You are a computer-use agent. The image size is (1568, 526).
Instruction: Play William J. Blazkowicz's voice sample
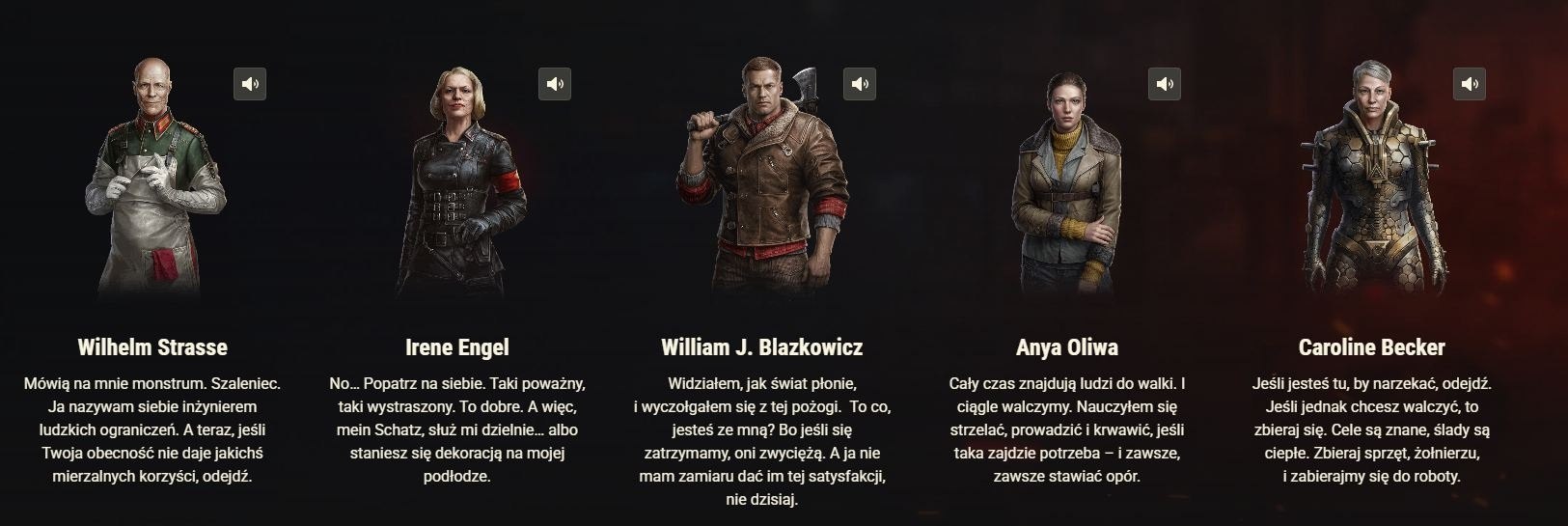860,84
